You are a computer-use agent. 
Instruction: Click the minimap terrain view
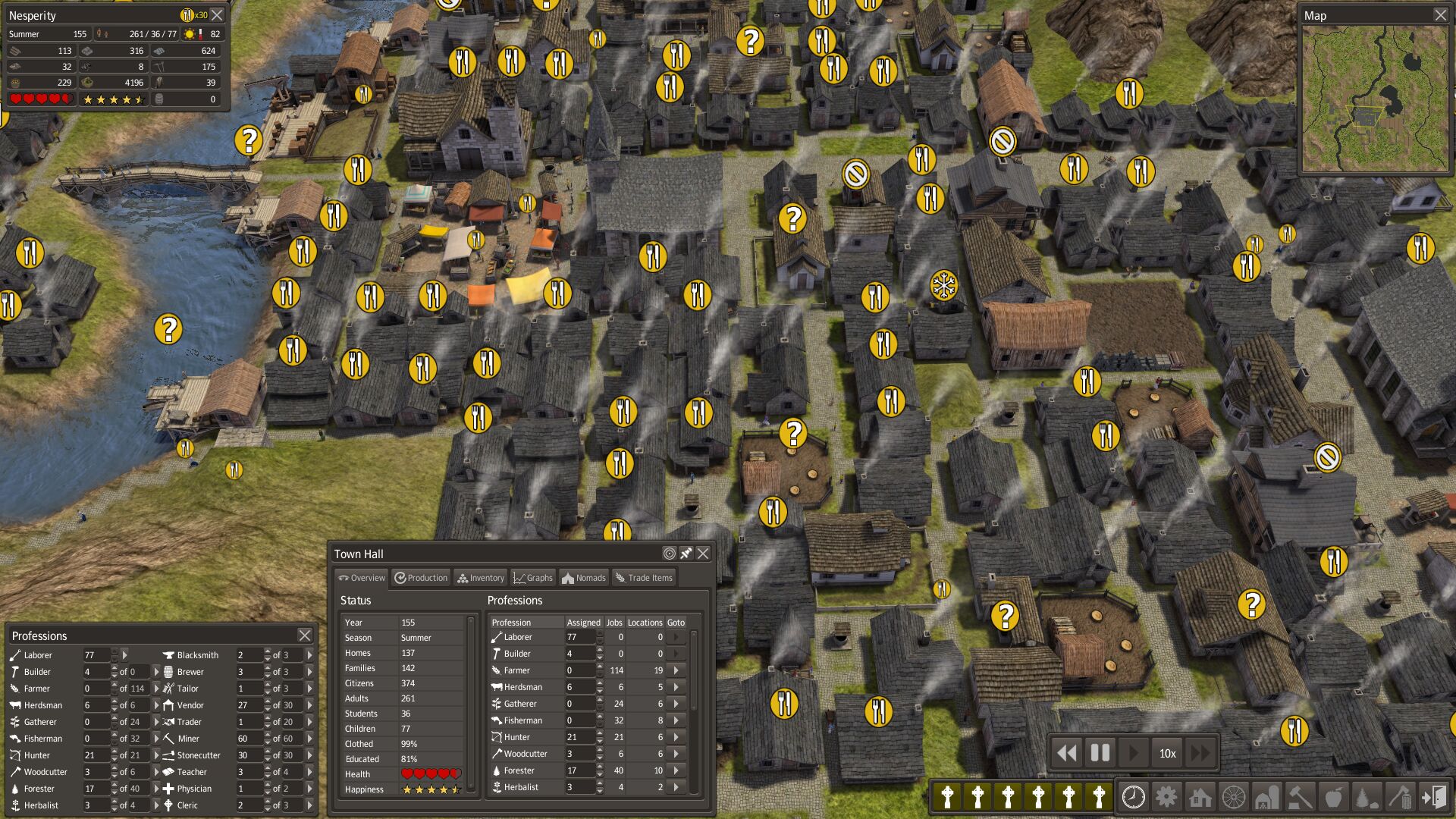point(1374,99)
